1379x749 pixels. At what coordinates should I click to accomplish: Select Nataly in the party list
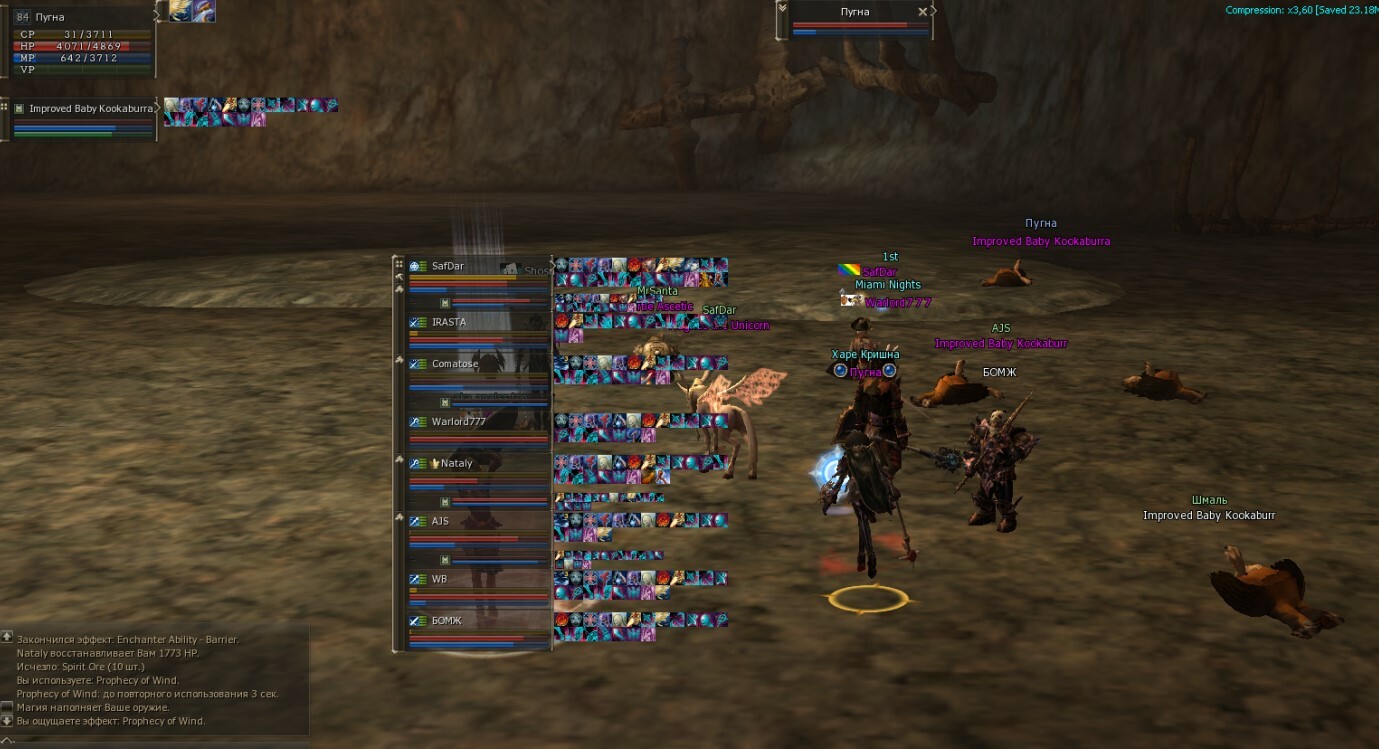(x=456, y=464)
